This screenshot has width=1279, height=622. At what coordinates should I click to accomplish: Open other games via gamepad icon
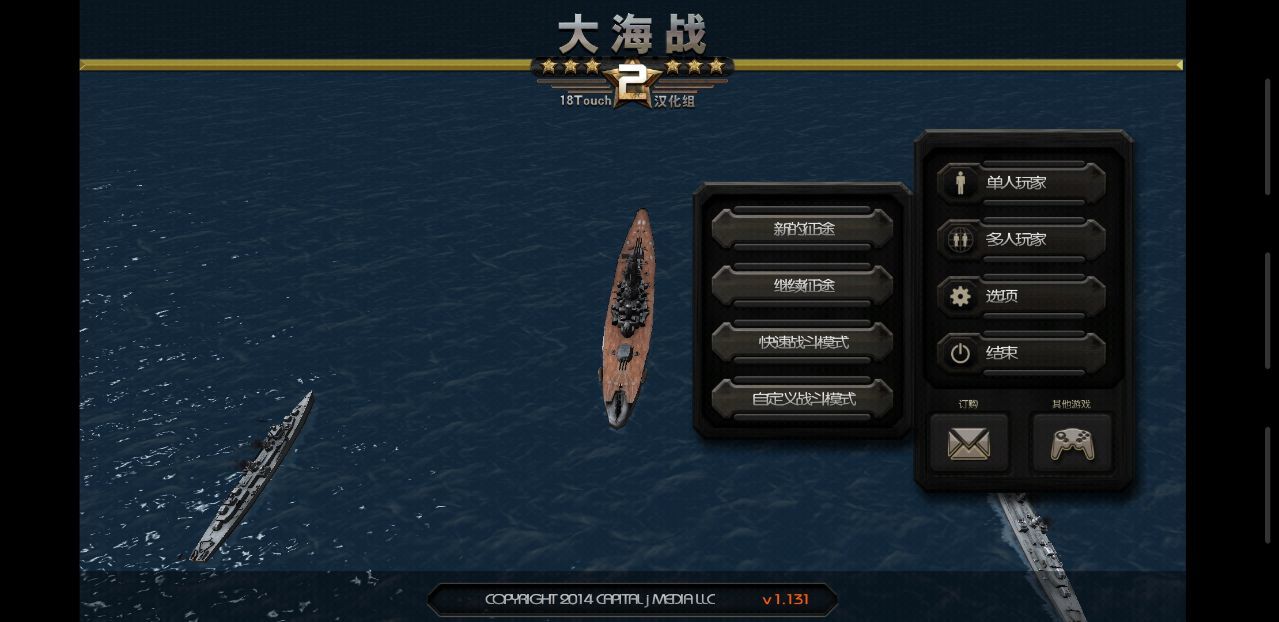coord(1071,443)
